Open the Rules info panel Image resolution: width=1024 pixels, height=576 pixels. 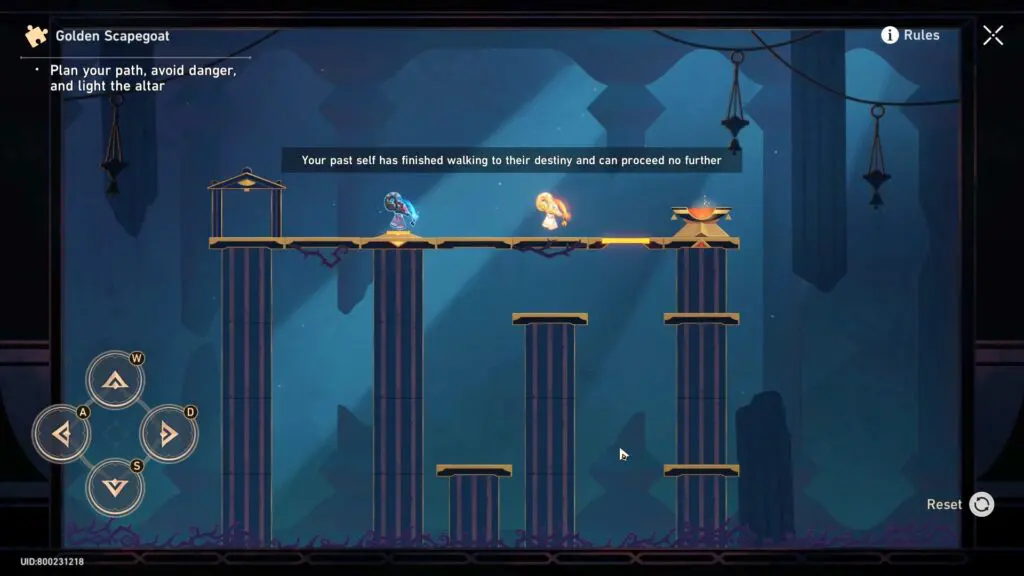[910, 35]
